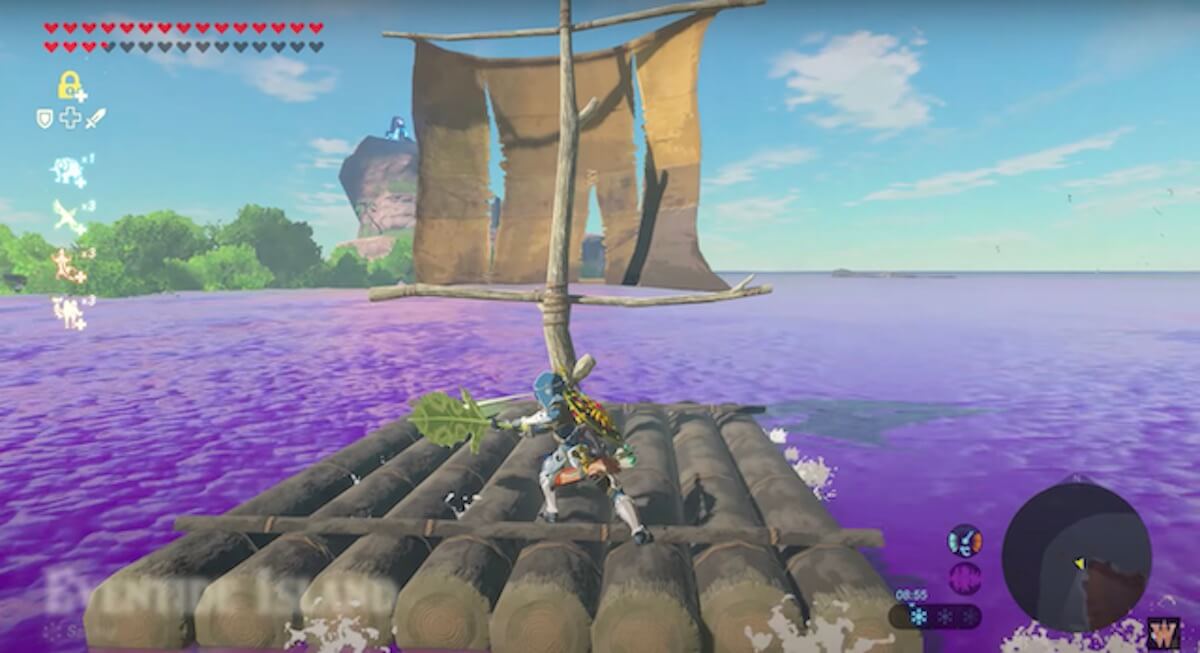The width and height of the screenshot is (1200, 653).
Task: Click the lit snowflake temperature gauge icon
Action: pos(918,617)
